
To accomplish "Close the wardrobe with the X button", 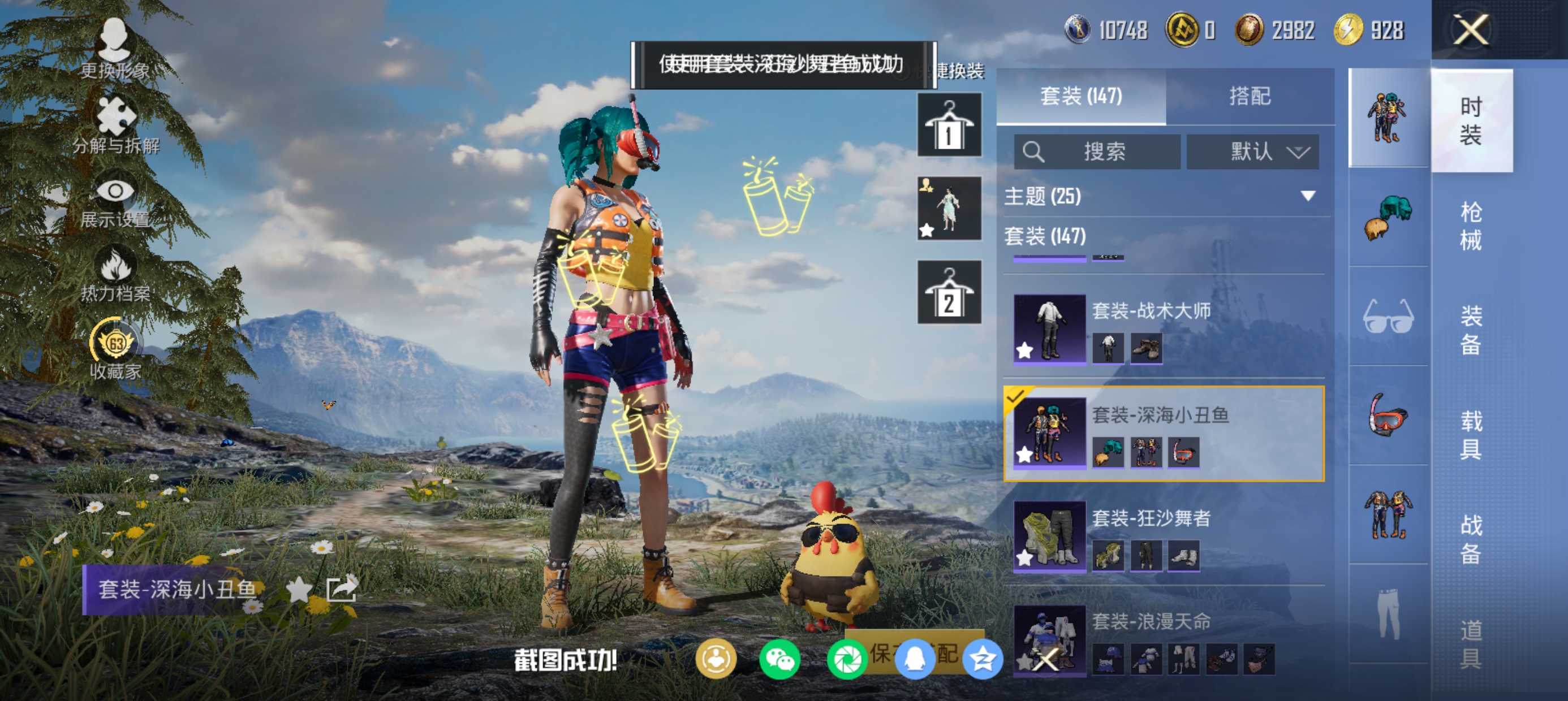I will pos(1470,30).
